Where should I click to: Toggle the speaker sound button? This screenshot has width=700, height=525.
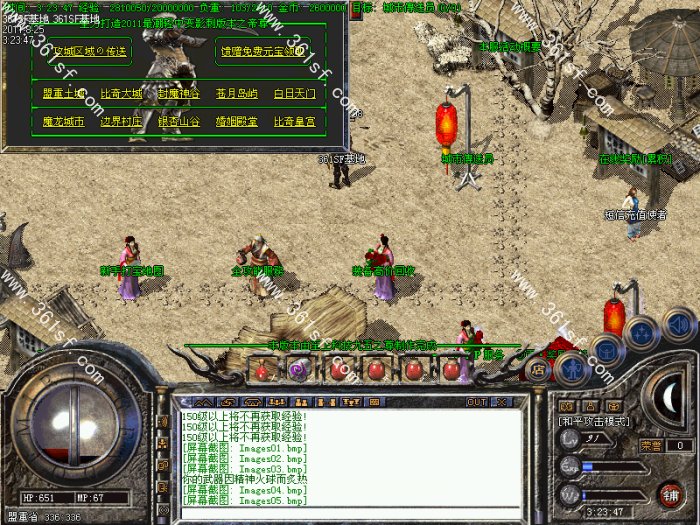coord(679,325)
